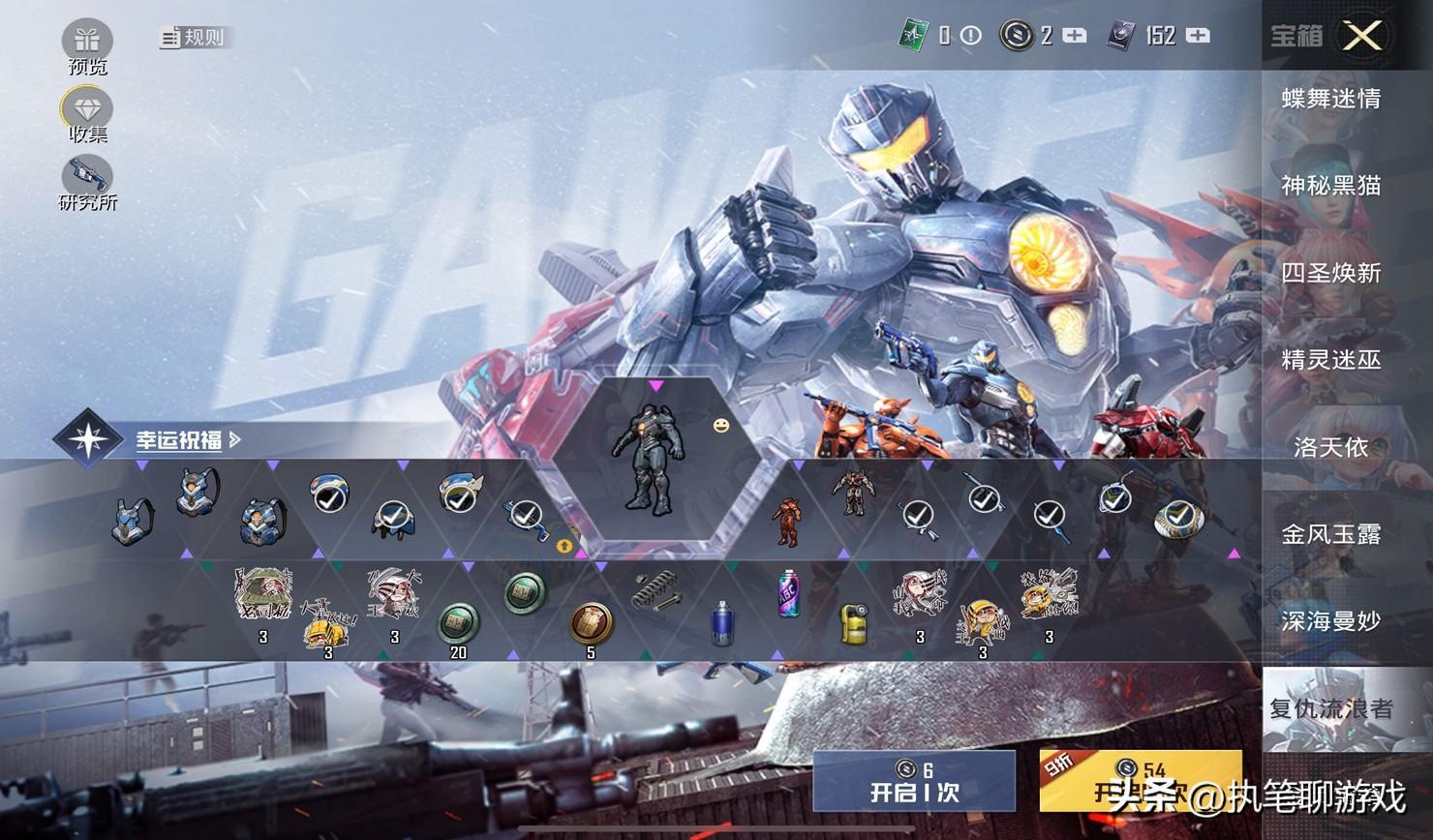Click the yellow discounted multi-open button
The width and height of the screenshot is (1433, 840).
(x=1140, y=781)
